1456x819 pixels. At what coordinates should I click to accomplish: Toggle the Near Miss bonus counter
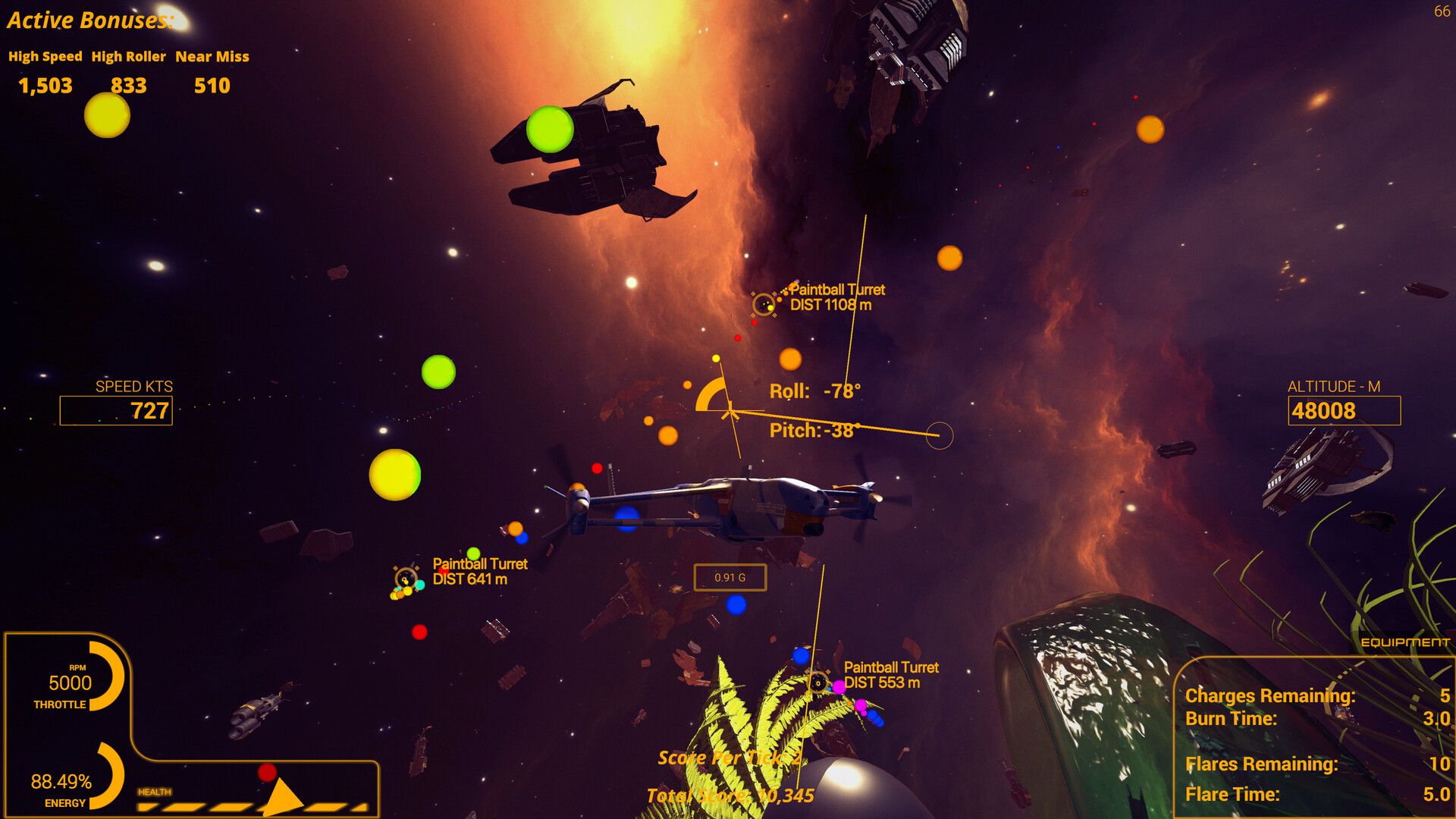point(212,85)
